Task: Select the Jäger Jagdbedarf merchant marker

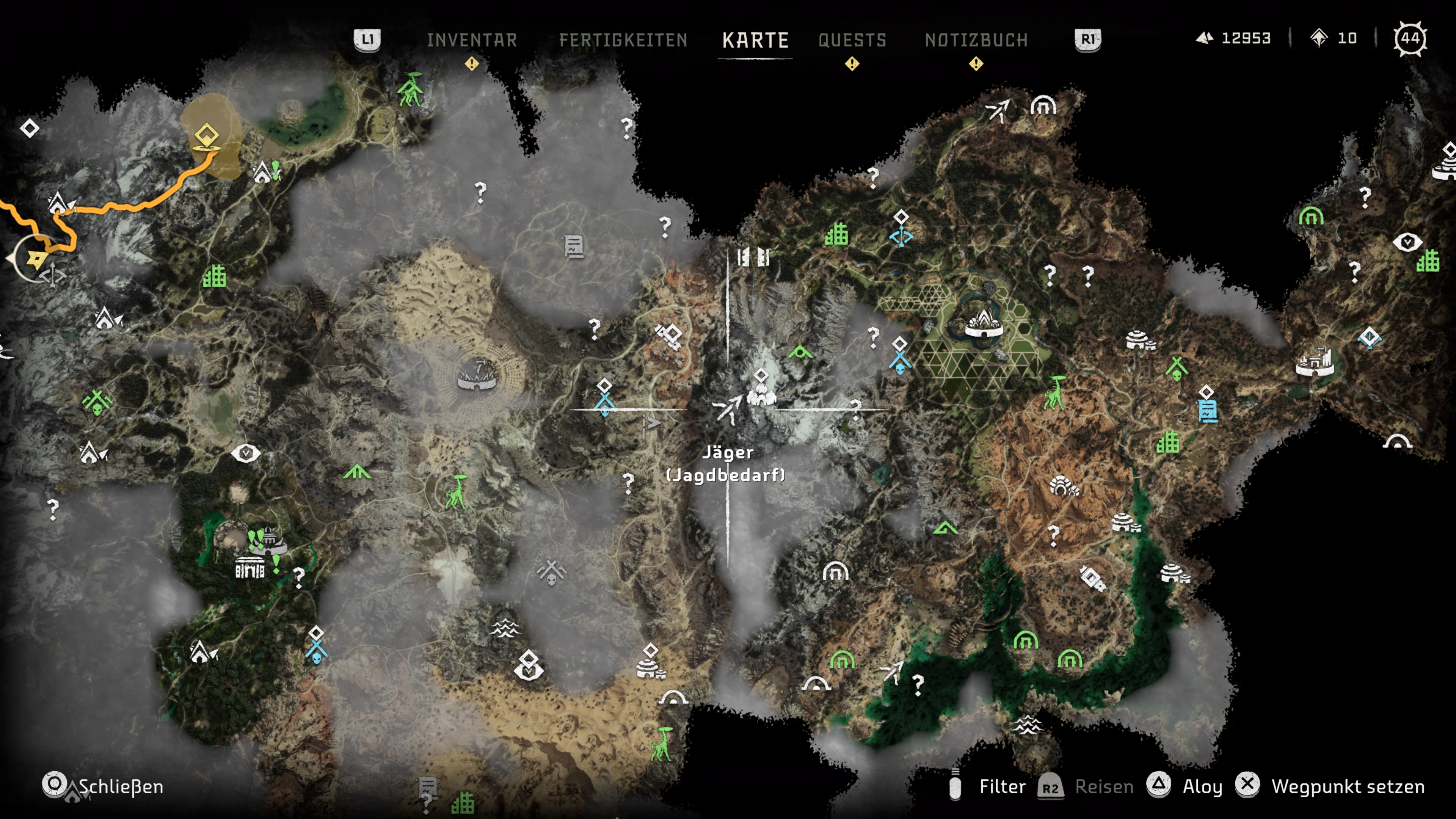Action: pyautogui.click(x=728, y=408)
